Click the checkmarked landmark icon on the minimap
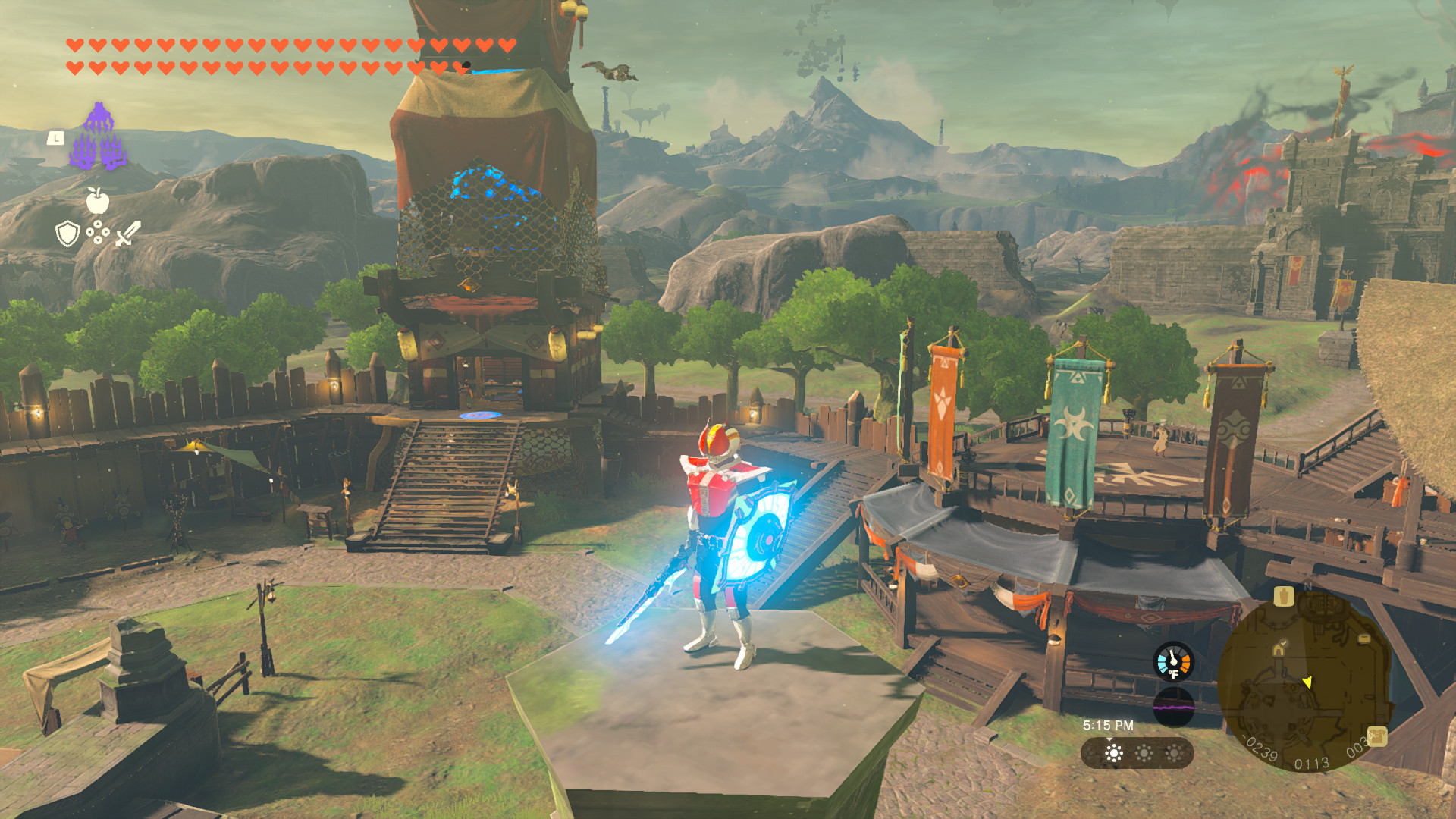This screenshot has width=1456, height=819. pos(1279,649)
